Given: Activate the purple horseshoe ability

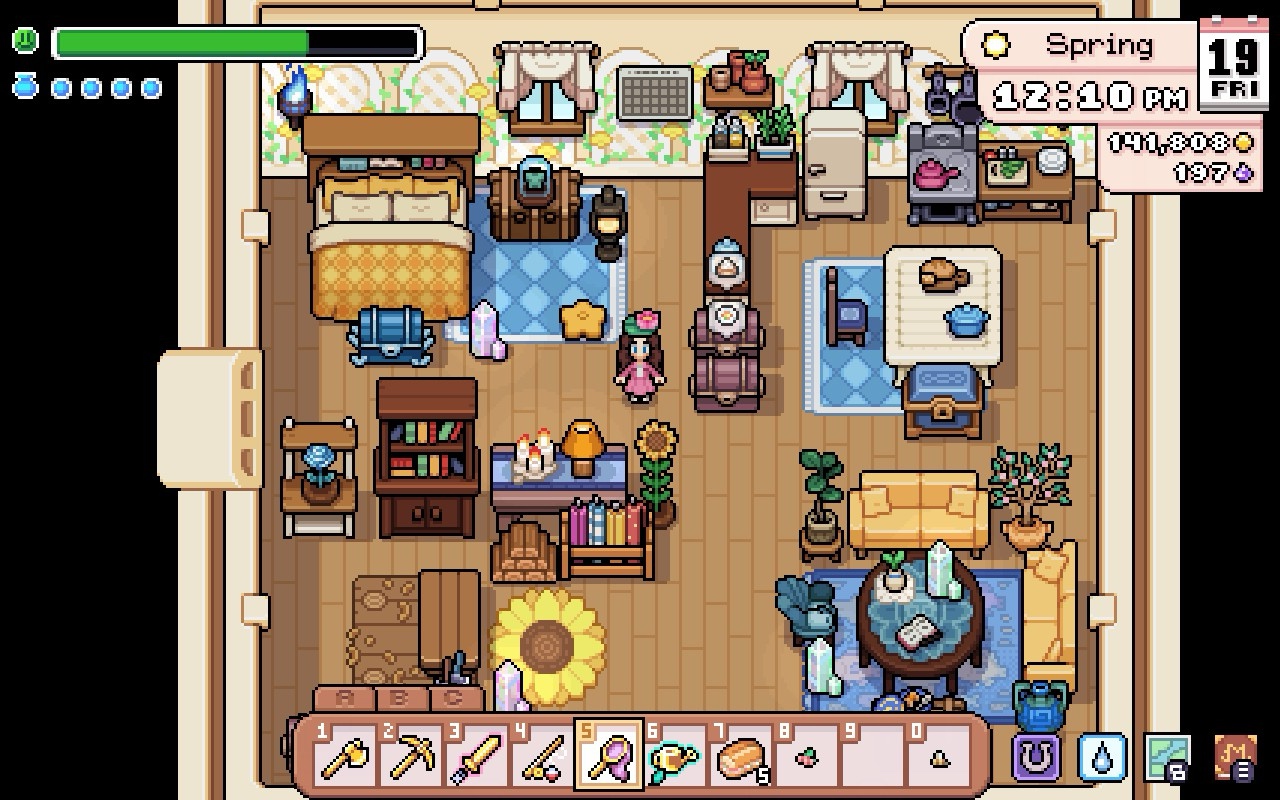Looking at the screenshot, I should point(1036,757).
